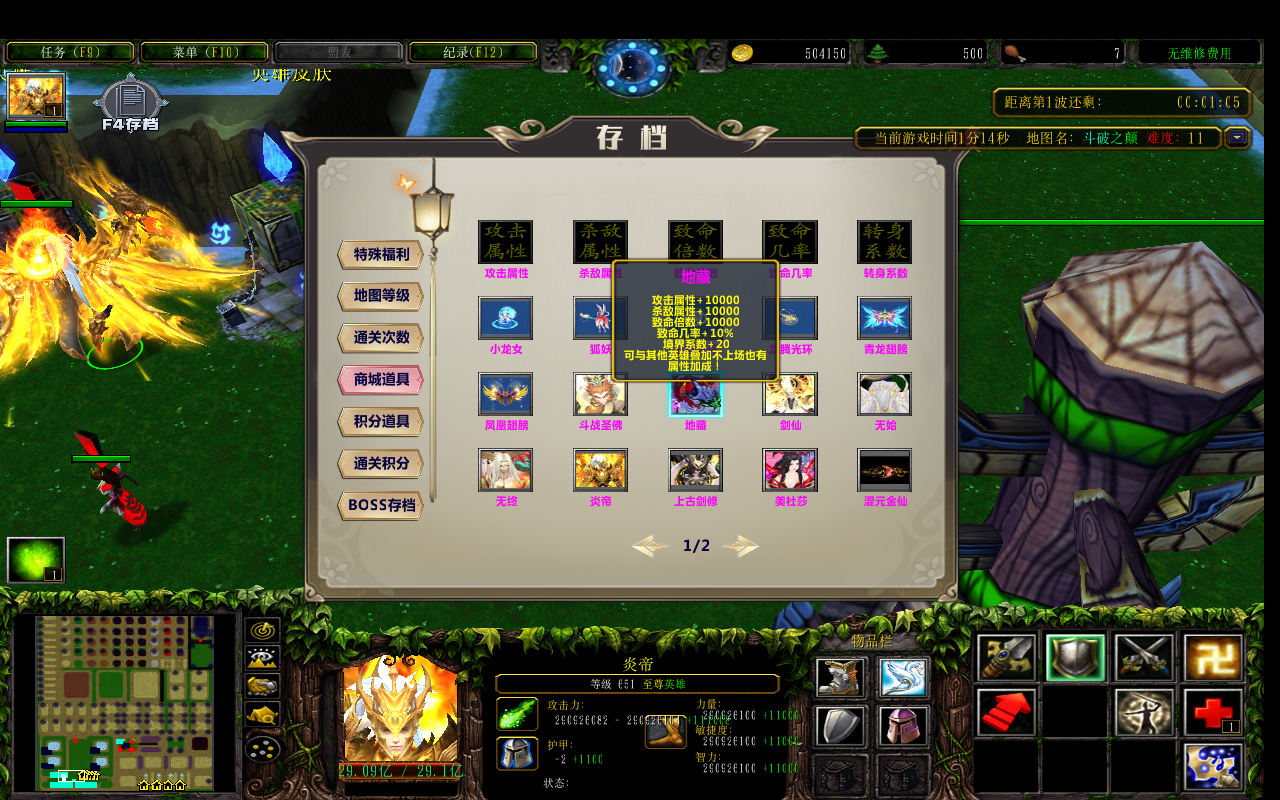Viewport: 1280px width, 800px height.
Task: Click the 凤凰翅膀 (Phoenix Wings) item icon
Action: (x=505, y=395)
